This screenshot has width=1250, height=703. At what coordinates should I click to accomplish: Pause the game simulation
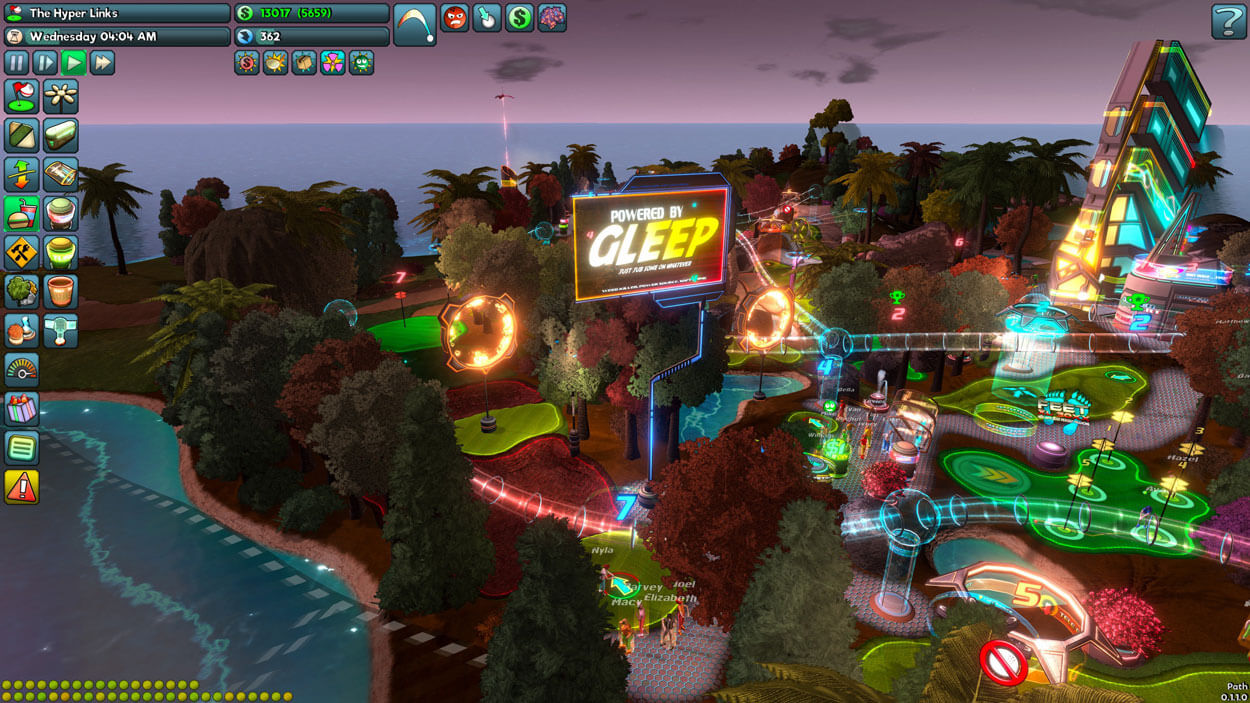pos(17,63)
